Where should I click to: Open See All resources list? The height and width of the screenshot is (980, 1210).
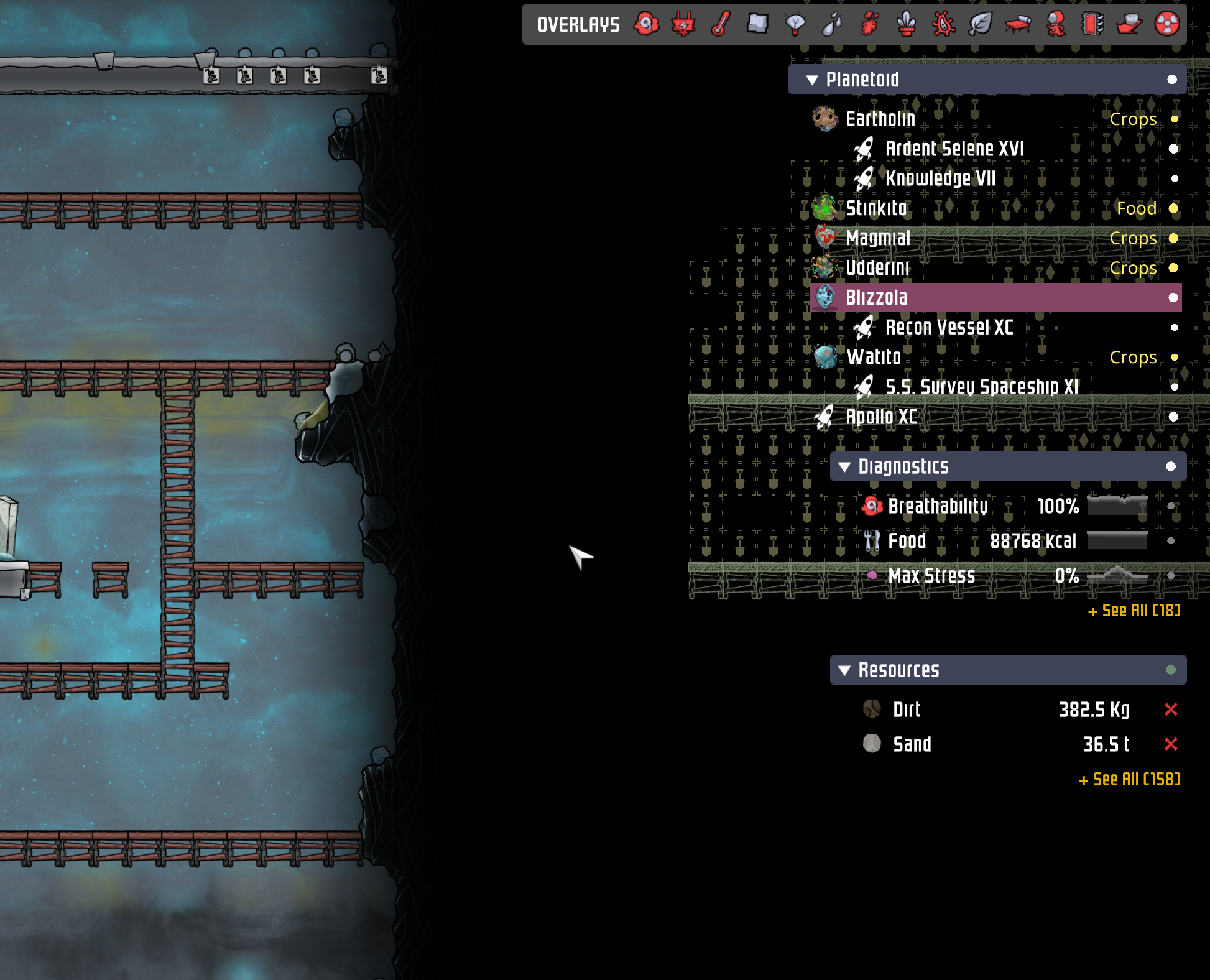1129,778
